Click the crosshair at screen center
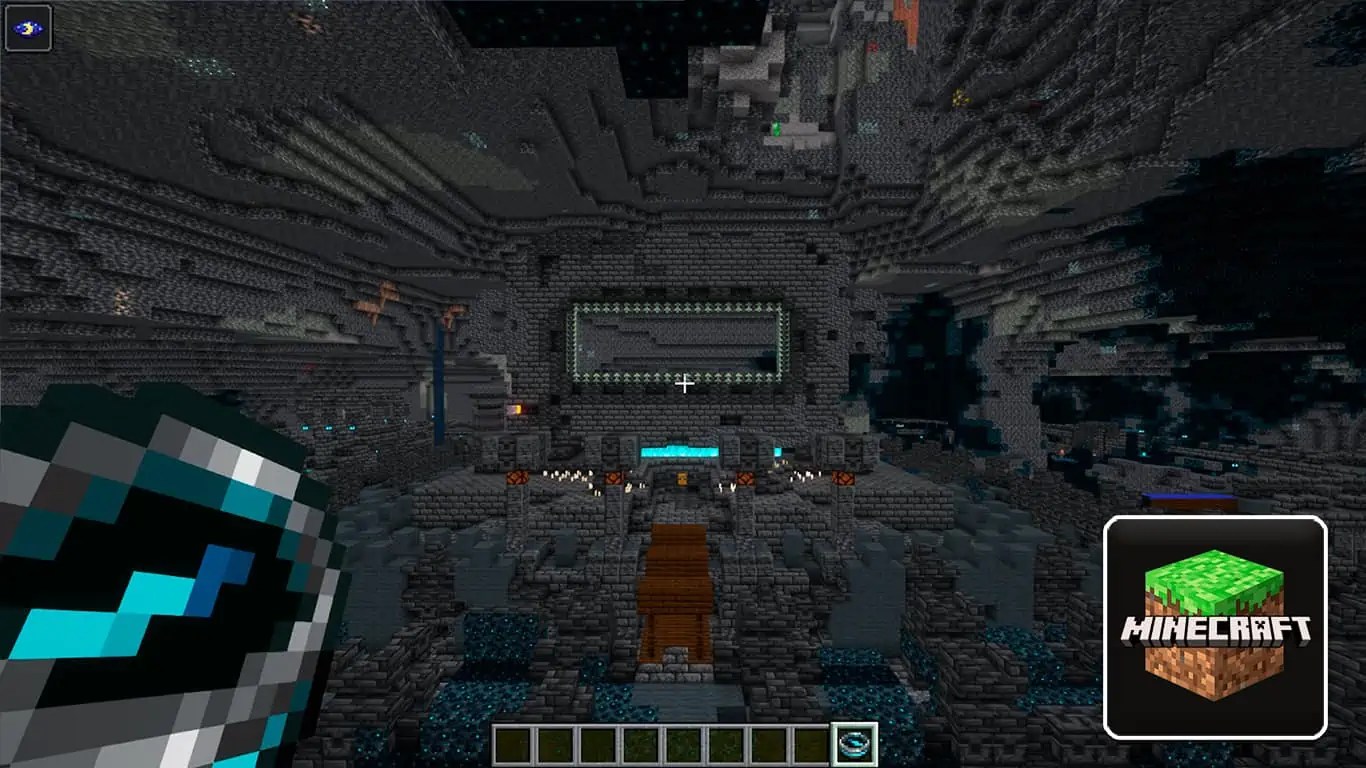The width and height of the screenshot is (1366, 768). (683, 384)
